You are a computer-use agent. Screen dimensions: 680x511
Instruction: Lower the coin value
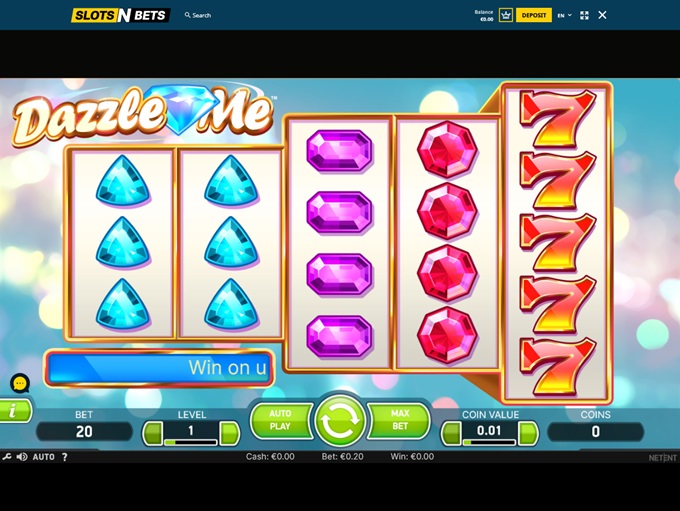click(x=451, y=432)
